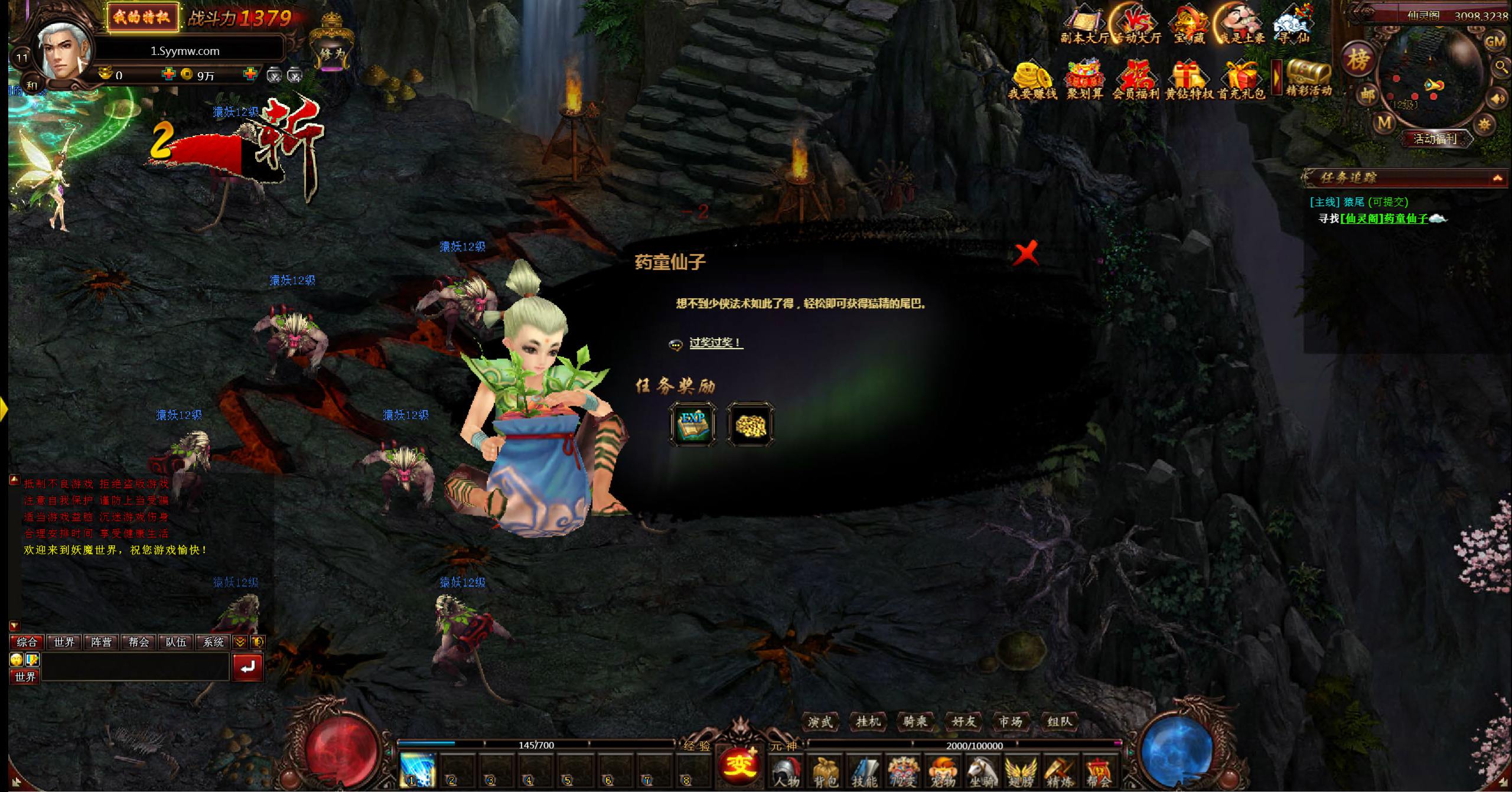Open the 技能 skills book icon
The width and height of the screenshot is (1512, 792).
864,771
